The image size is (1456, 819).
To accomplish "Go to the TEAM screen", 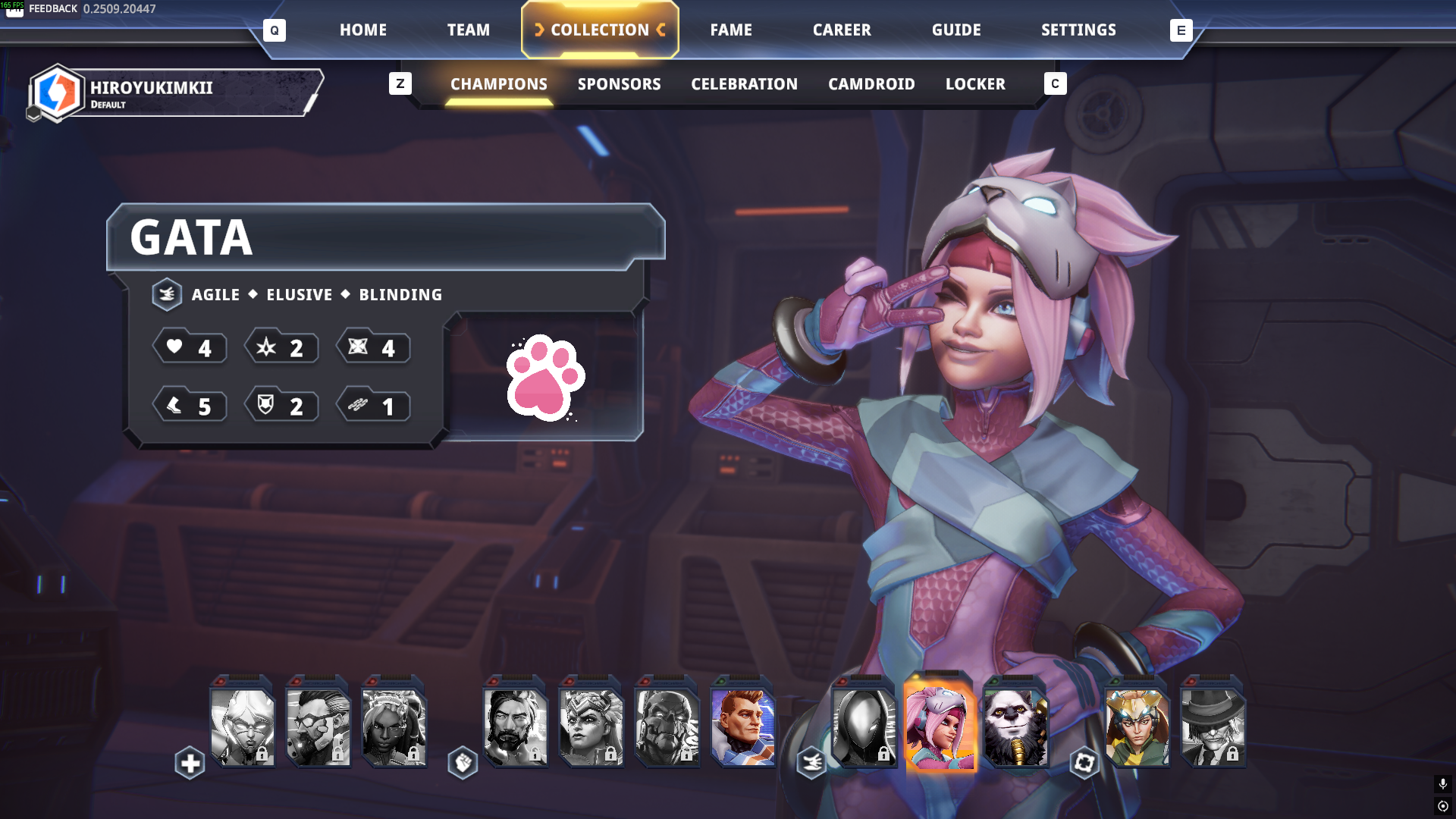I will pos(468,30).
